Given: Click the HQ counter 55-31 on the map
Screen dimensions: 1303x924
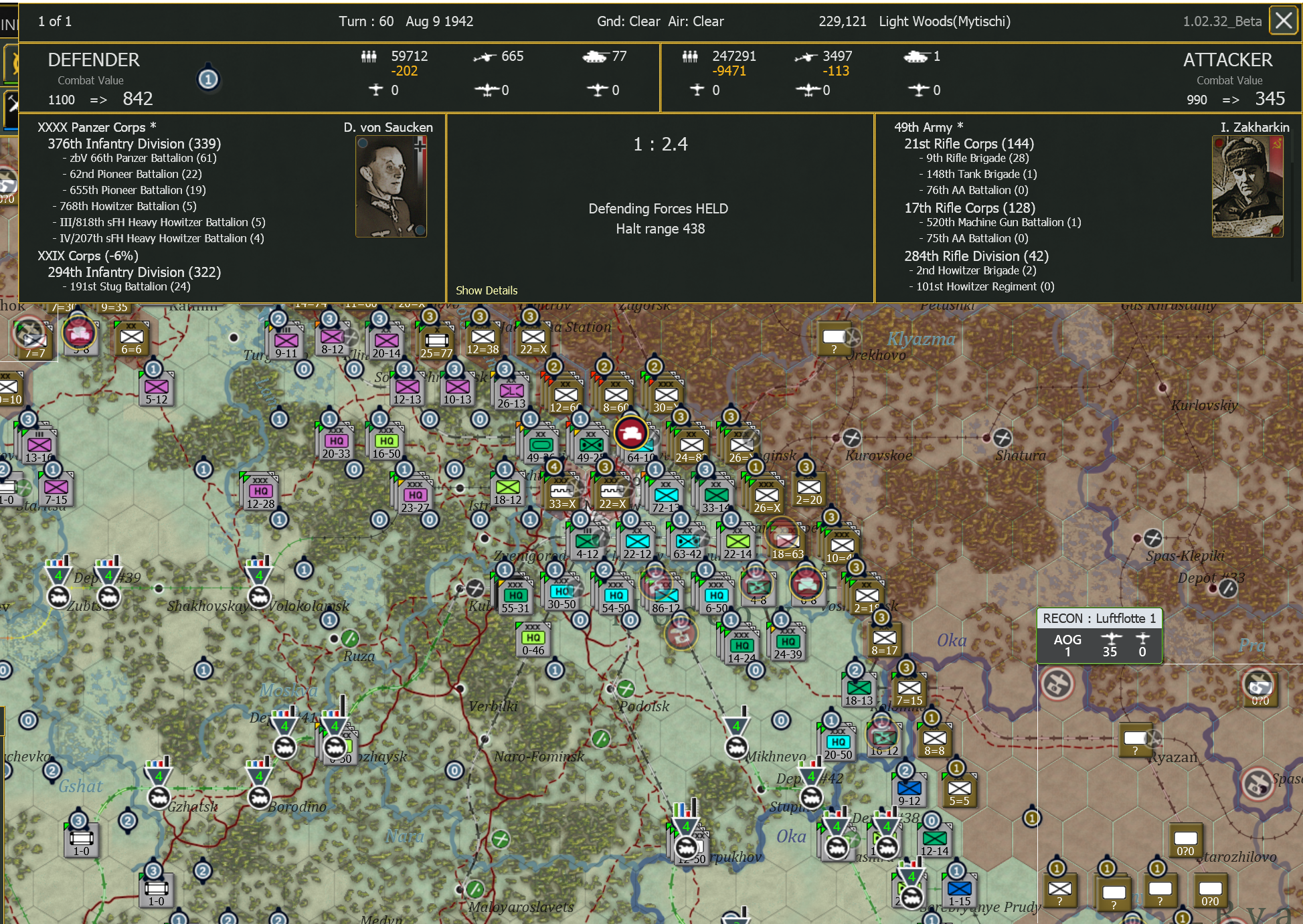Looking at the screenshot, I should click(515, 594).
